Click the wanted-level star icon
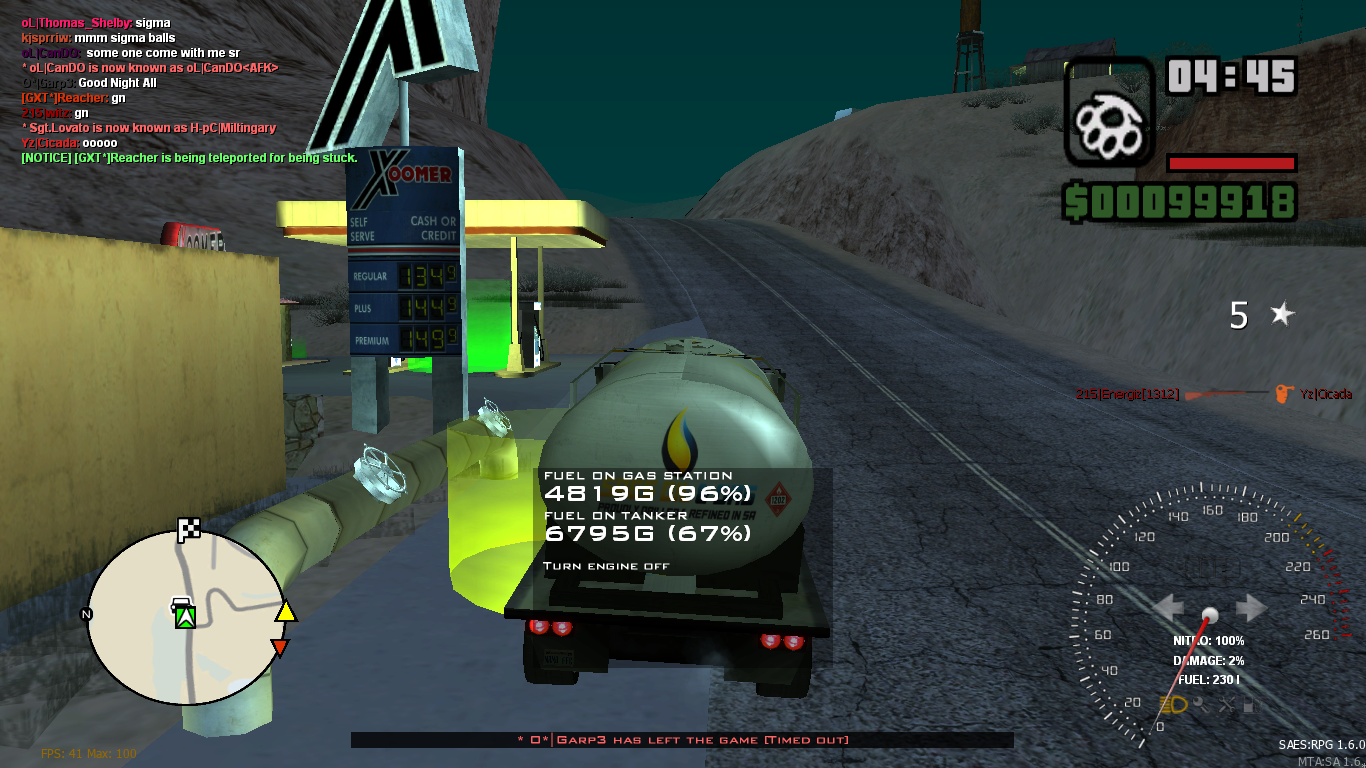This screenshot has width=1366, height=768. (x=1283, y=315)
